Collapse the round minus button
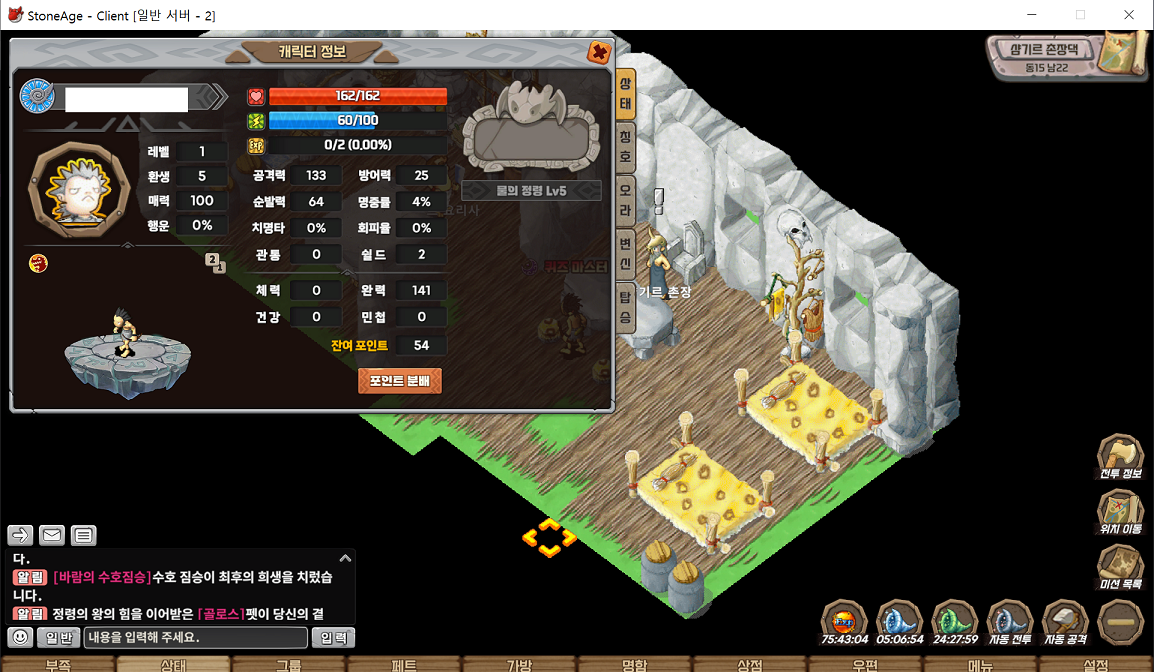The height and width of the screenshot is (672, 1154). [x=1120, y=622]
